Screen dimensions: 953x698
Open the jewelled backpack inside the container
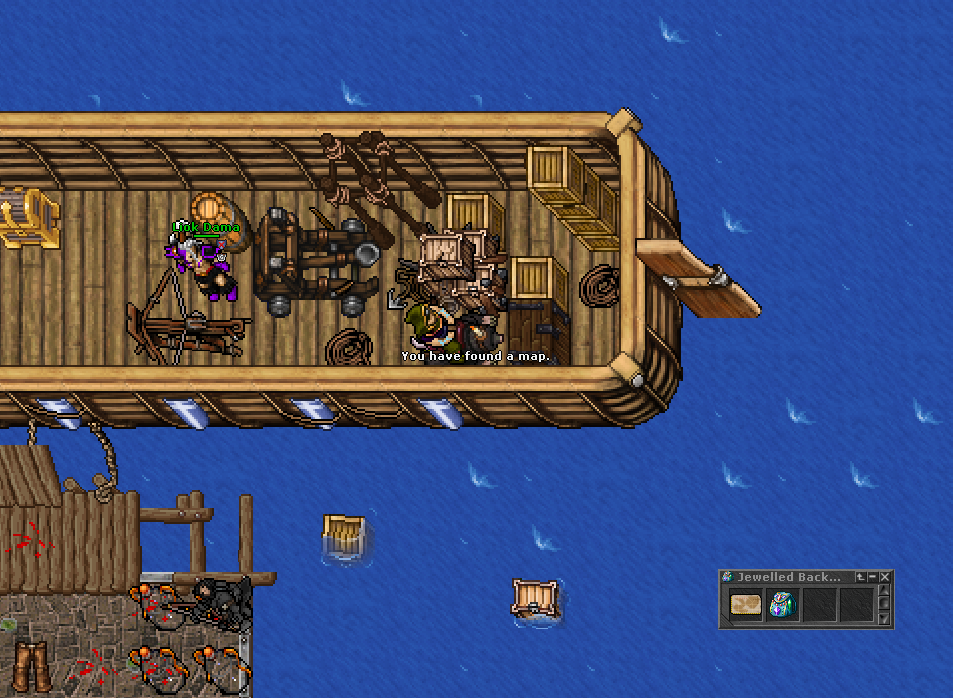point(783,604)
